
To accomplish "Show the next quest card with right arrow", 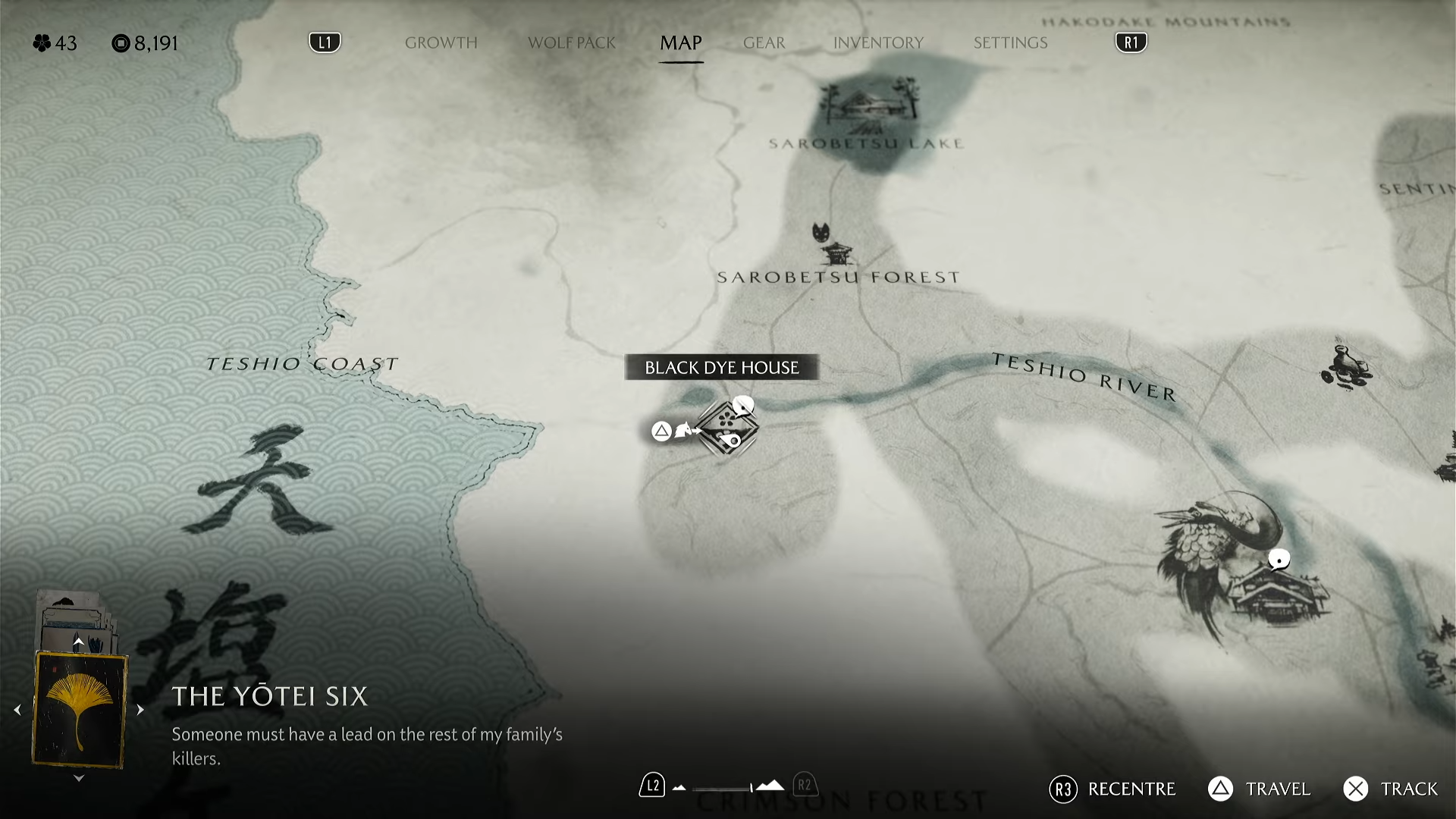I will 140,711.
